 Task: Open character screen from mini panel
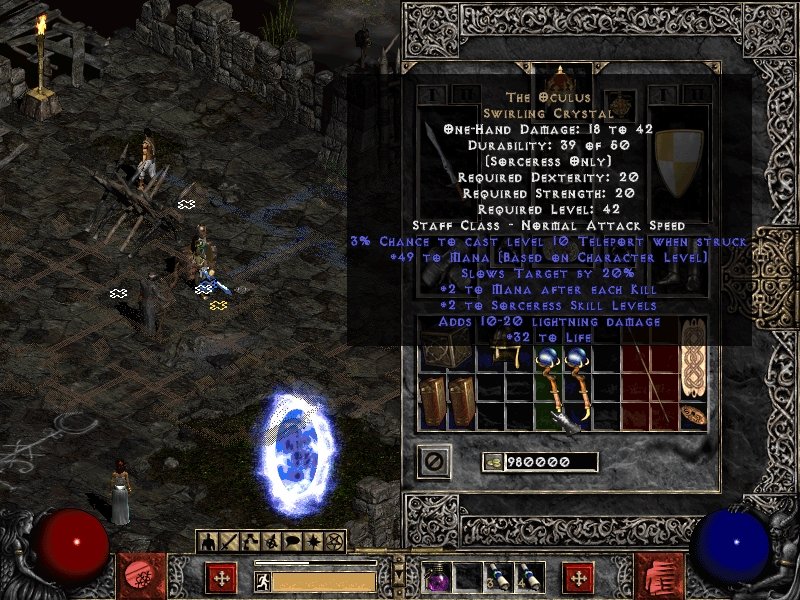pyautogui.click(x=209, y=541)
